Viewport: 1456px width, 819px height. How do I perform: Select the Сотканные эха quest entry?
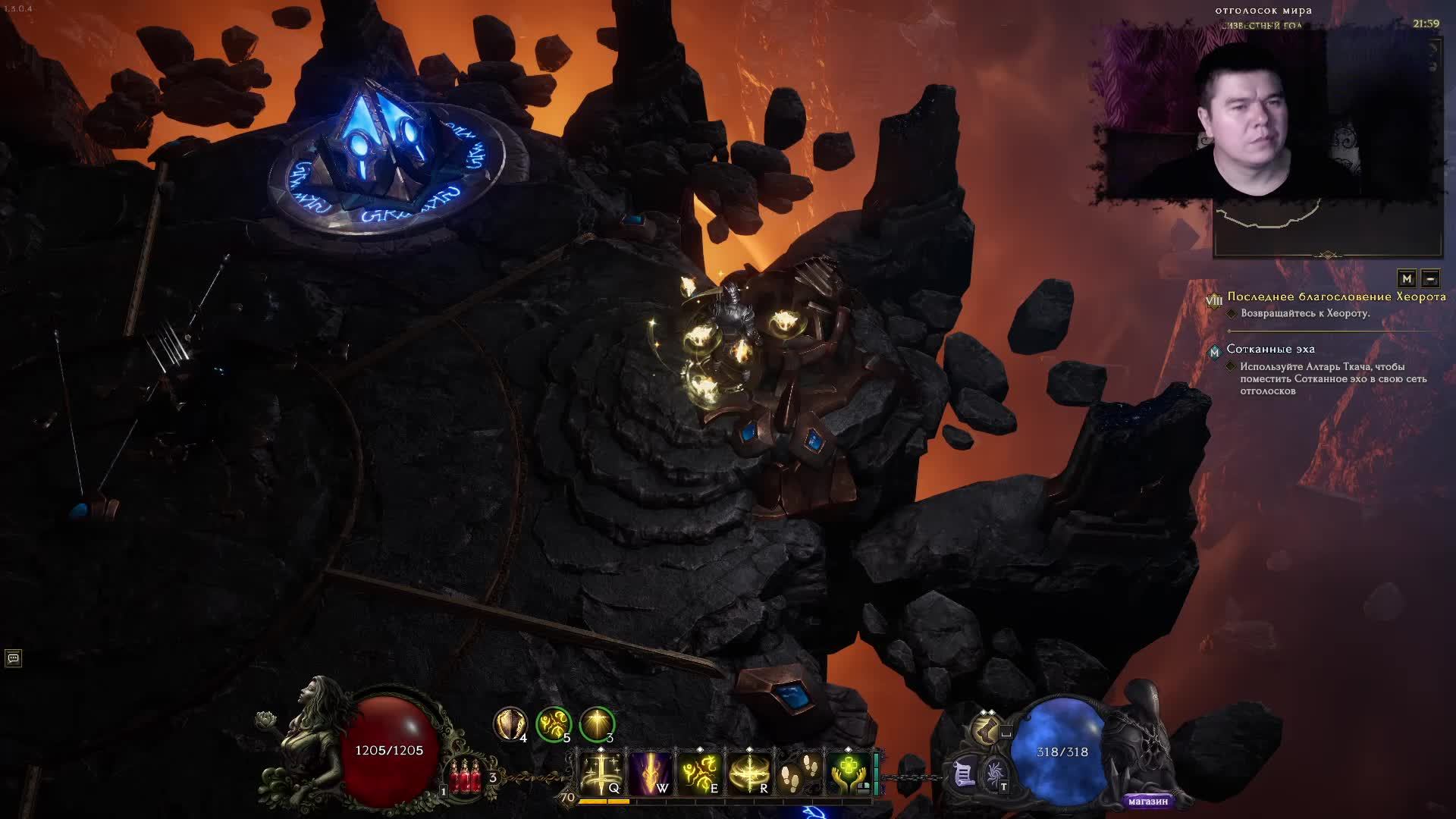pos(1270,349)
